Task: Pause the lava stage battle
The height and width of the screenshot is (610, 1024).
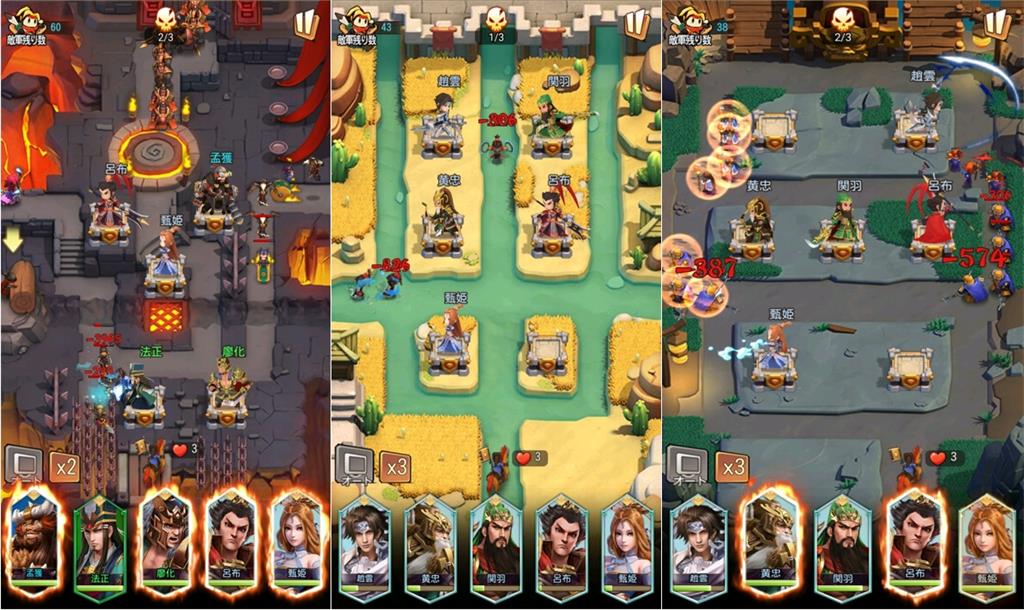Action: pos(306,24)
